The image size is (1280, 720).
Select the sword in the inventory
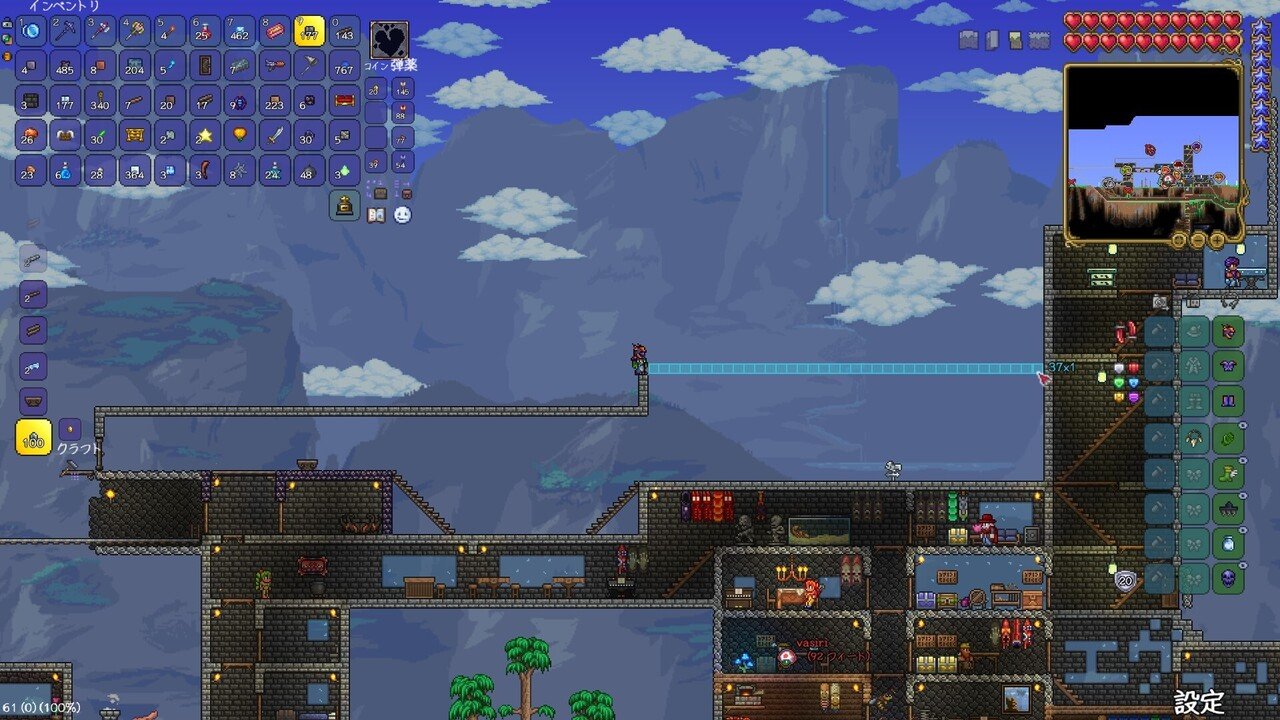(x=274, y=135)
